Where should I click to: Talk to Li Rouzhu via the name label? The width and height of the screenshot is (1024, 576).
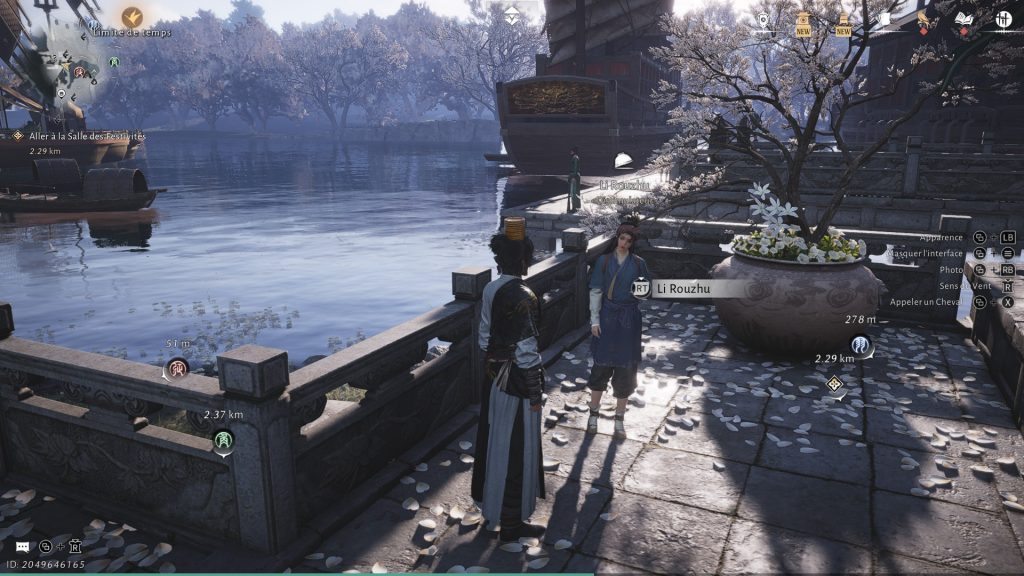[x=690, y=288]
